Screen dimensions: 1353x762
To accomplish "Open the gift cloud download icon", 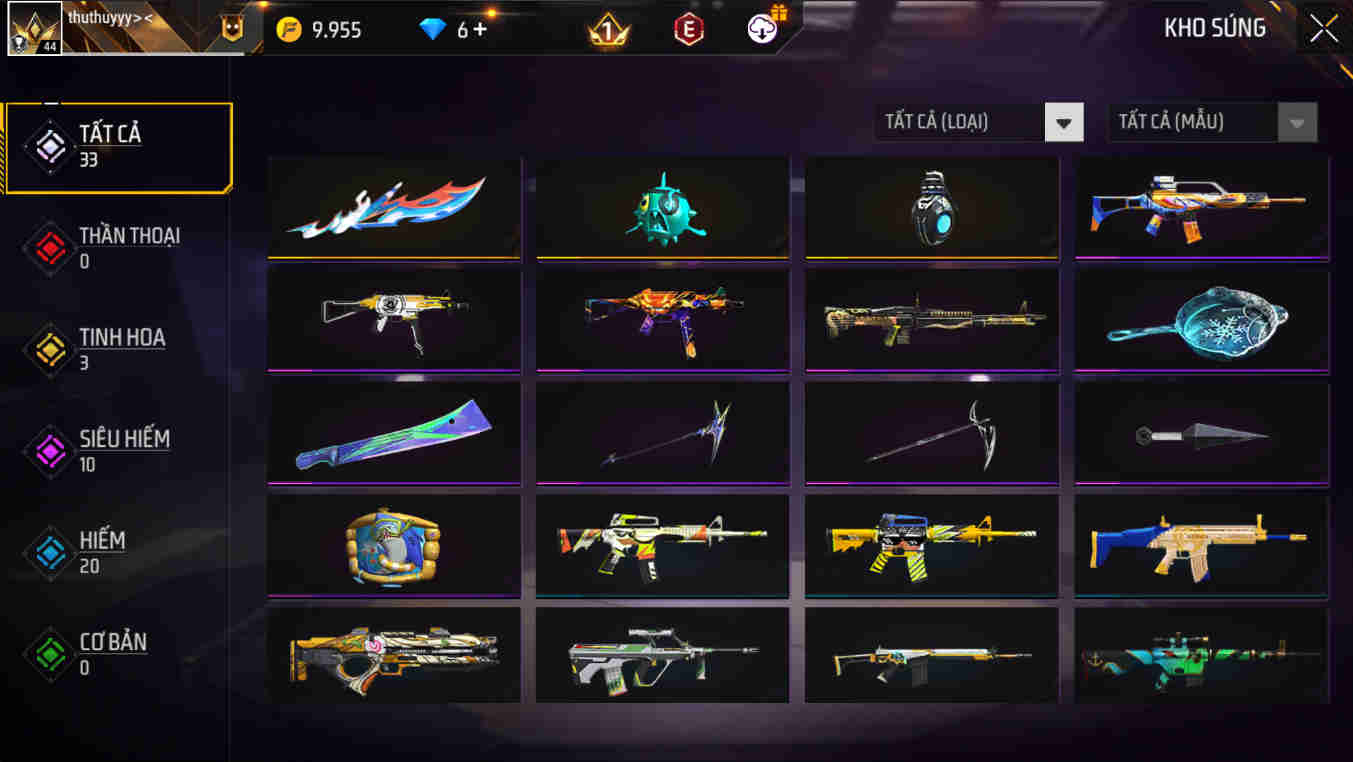I will 762,29.
